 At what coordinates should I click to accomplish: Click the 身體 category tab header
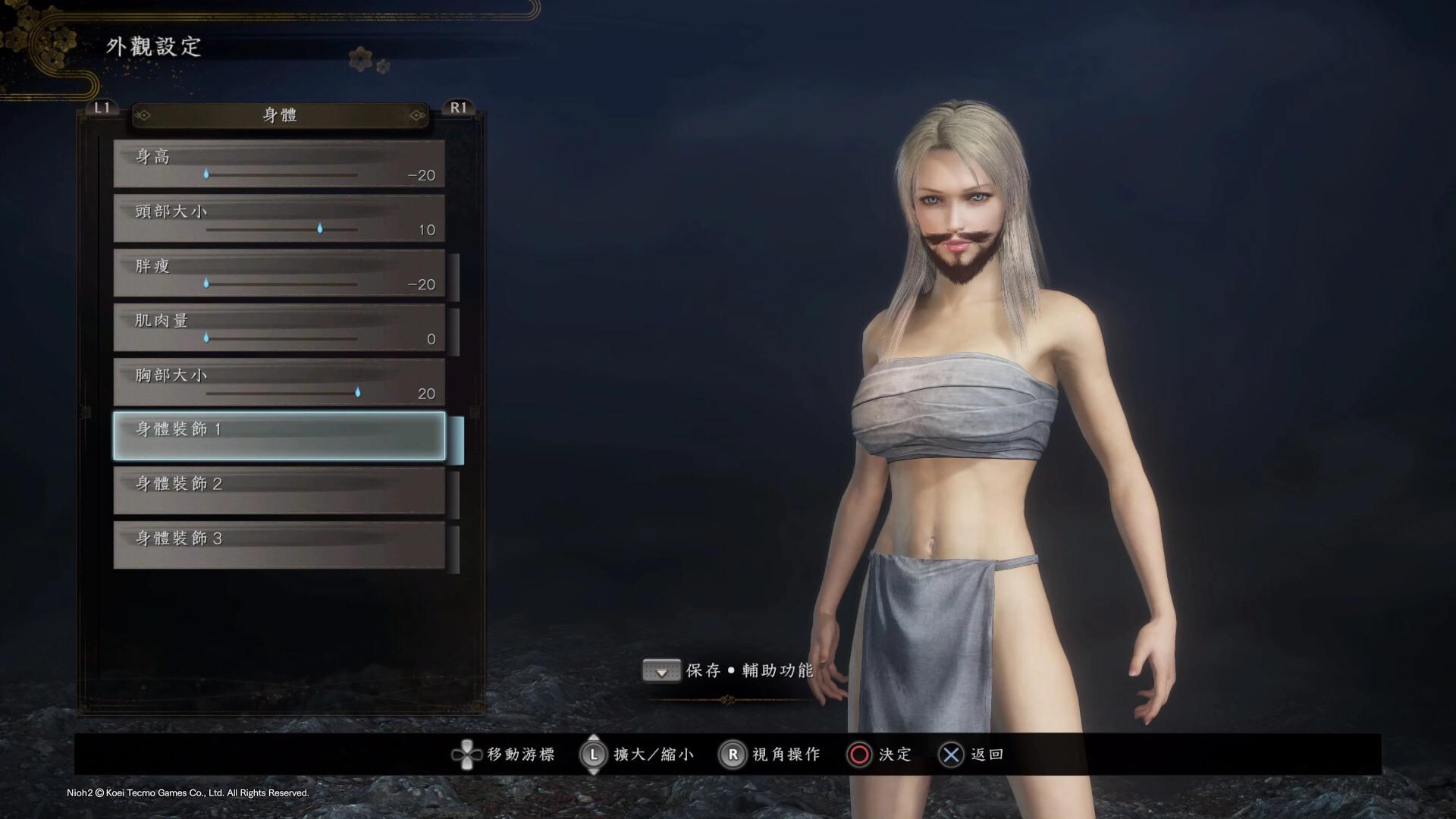pos(280,115)
